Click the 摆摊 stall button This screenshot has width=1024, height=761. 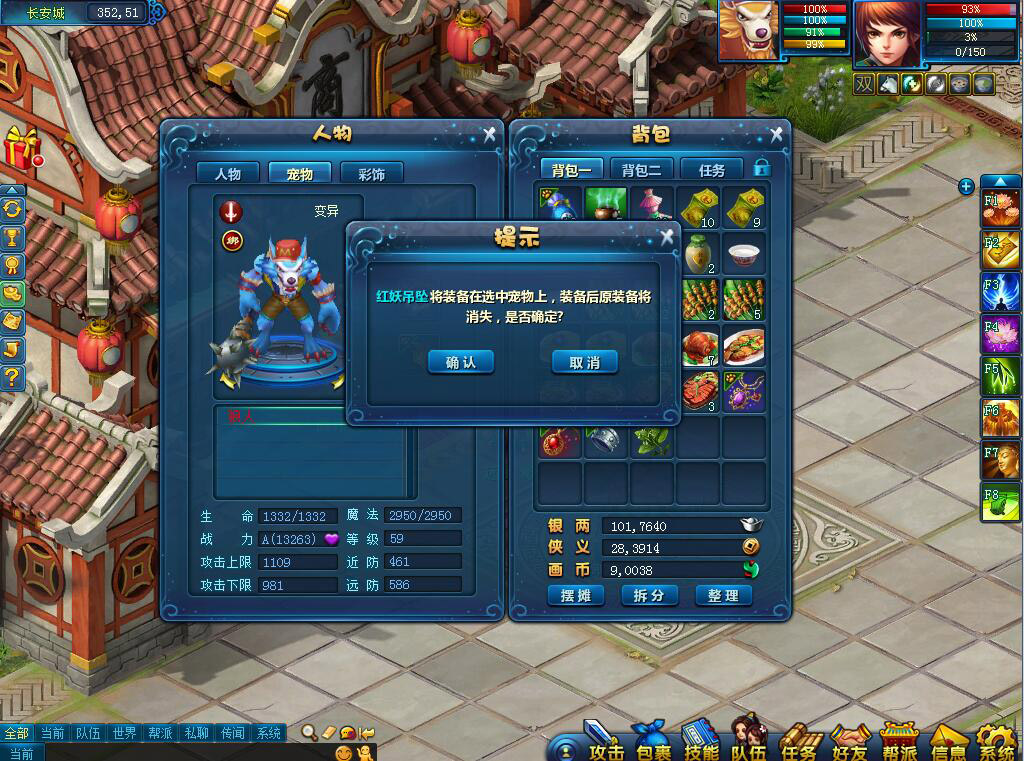coord(576,595)
